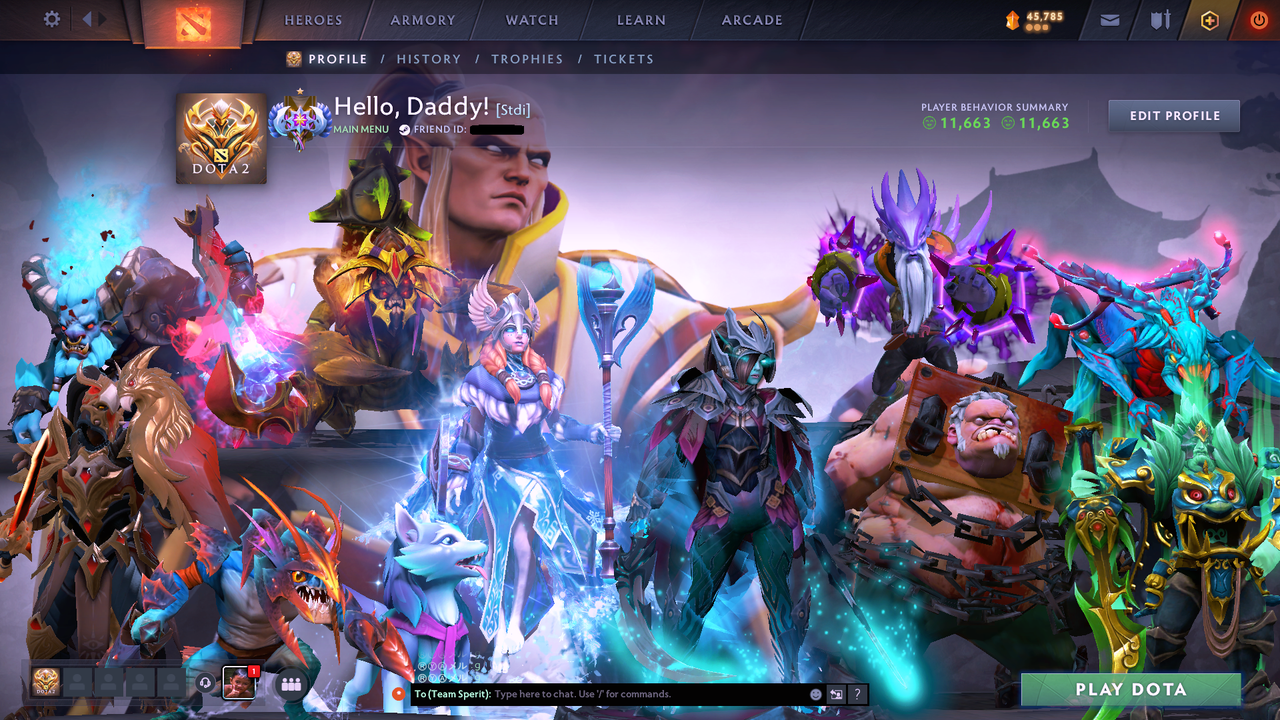Open the ARCADE menu
1280x720 pixels.
(750, 20)
